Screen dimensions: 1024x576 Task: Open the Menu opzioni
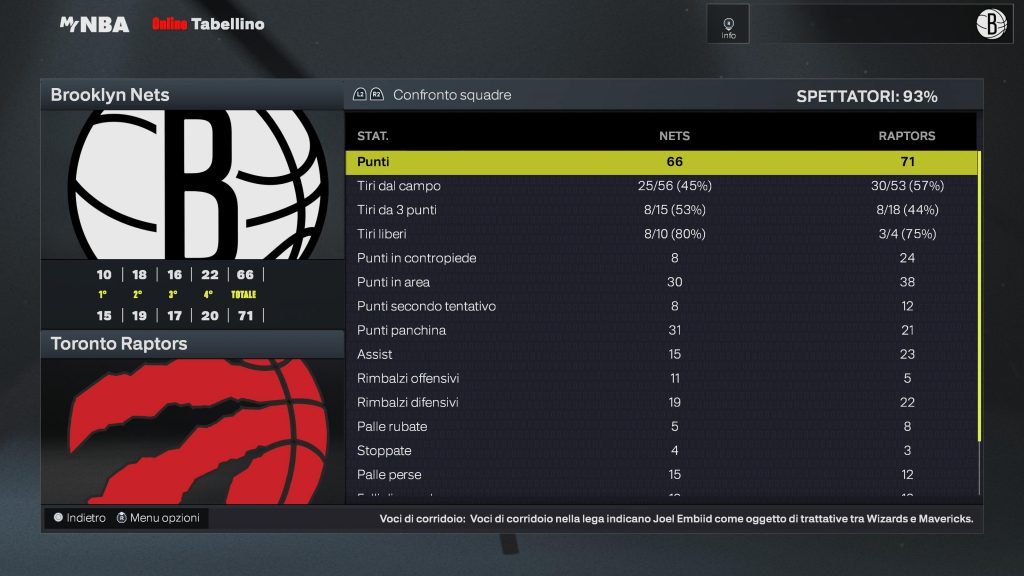[x=158, y=518]
